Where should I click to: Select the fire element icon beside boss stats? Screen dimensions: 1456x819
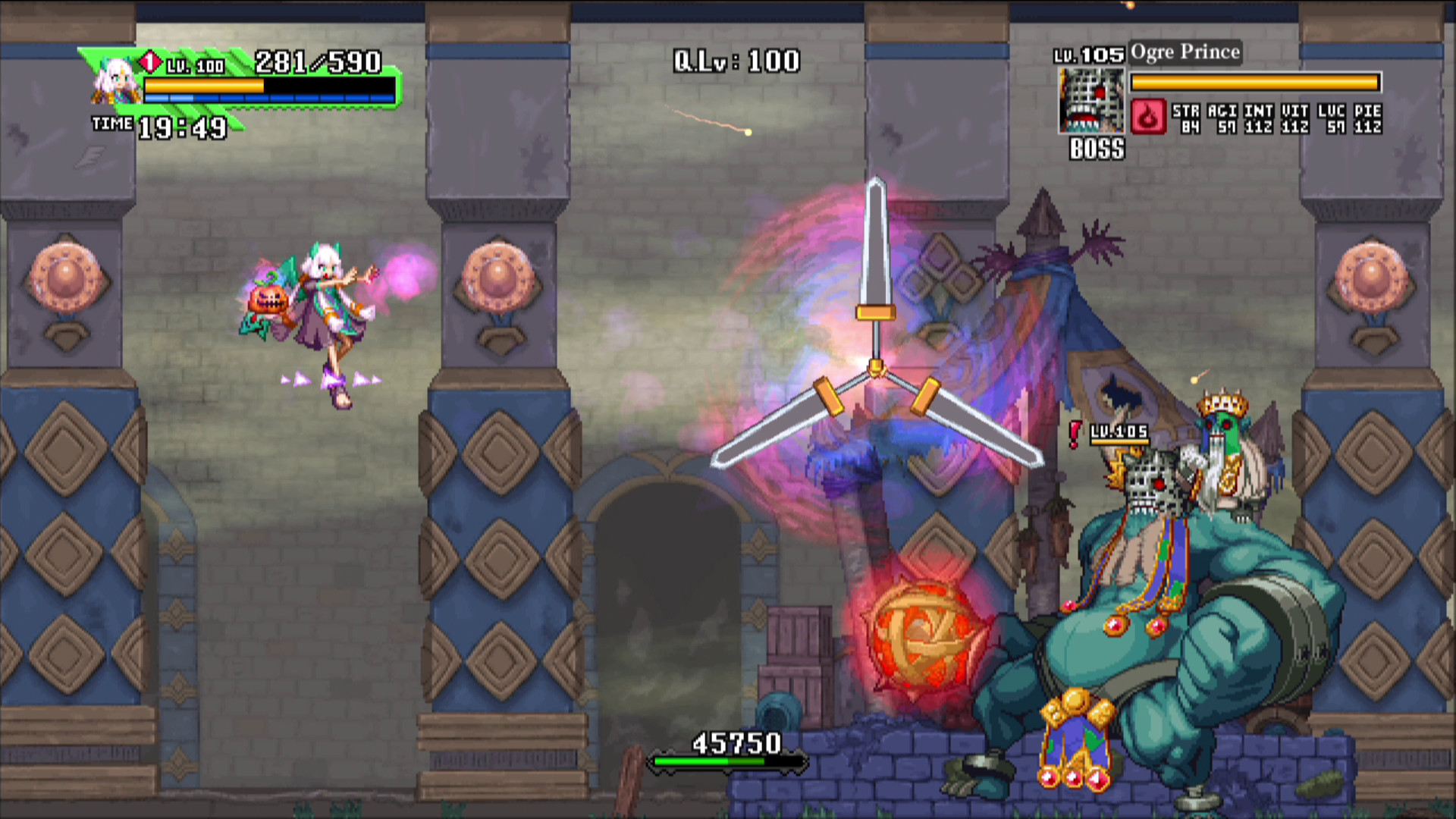(x=1149, y=119)
